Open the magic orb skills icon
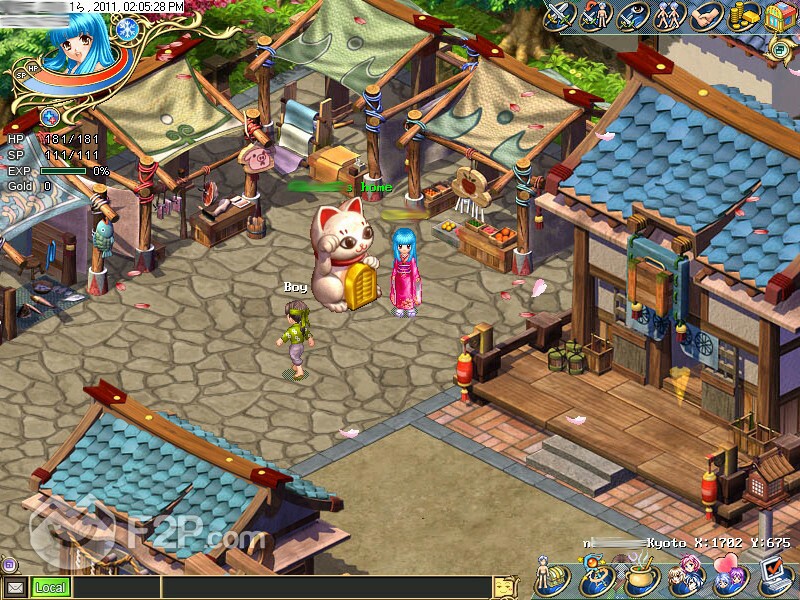Screen dimensions: 800x600 [x=596, y=580]
